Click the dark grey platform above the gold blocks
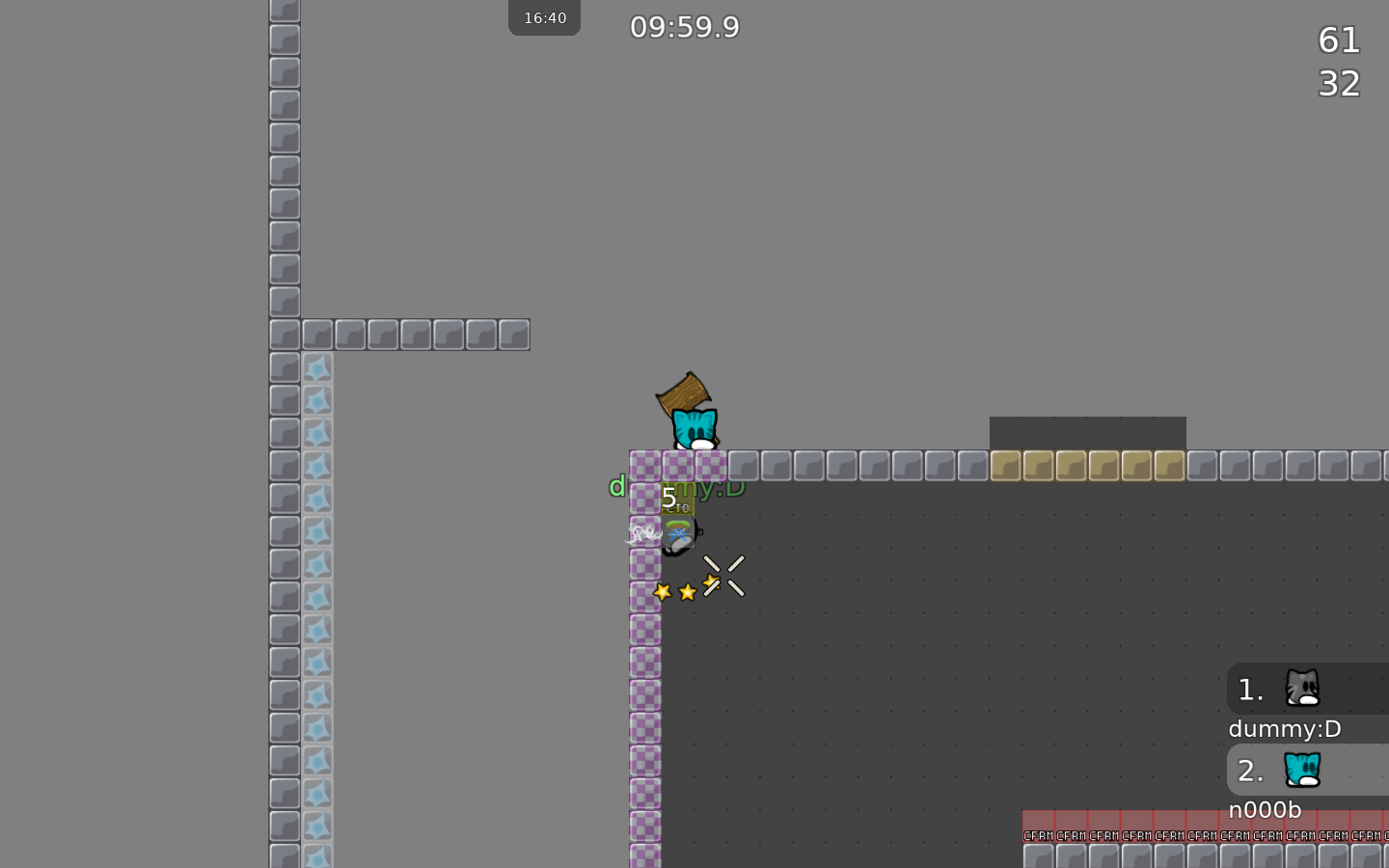 click(1088, 432)
